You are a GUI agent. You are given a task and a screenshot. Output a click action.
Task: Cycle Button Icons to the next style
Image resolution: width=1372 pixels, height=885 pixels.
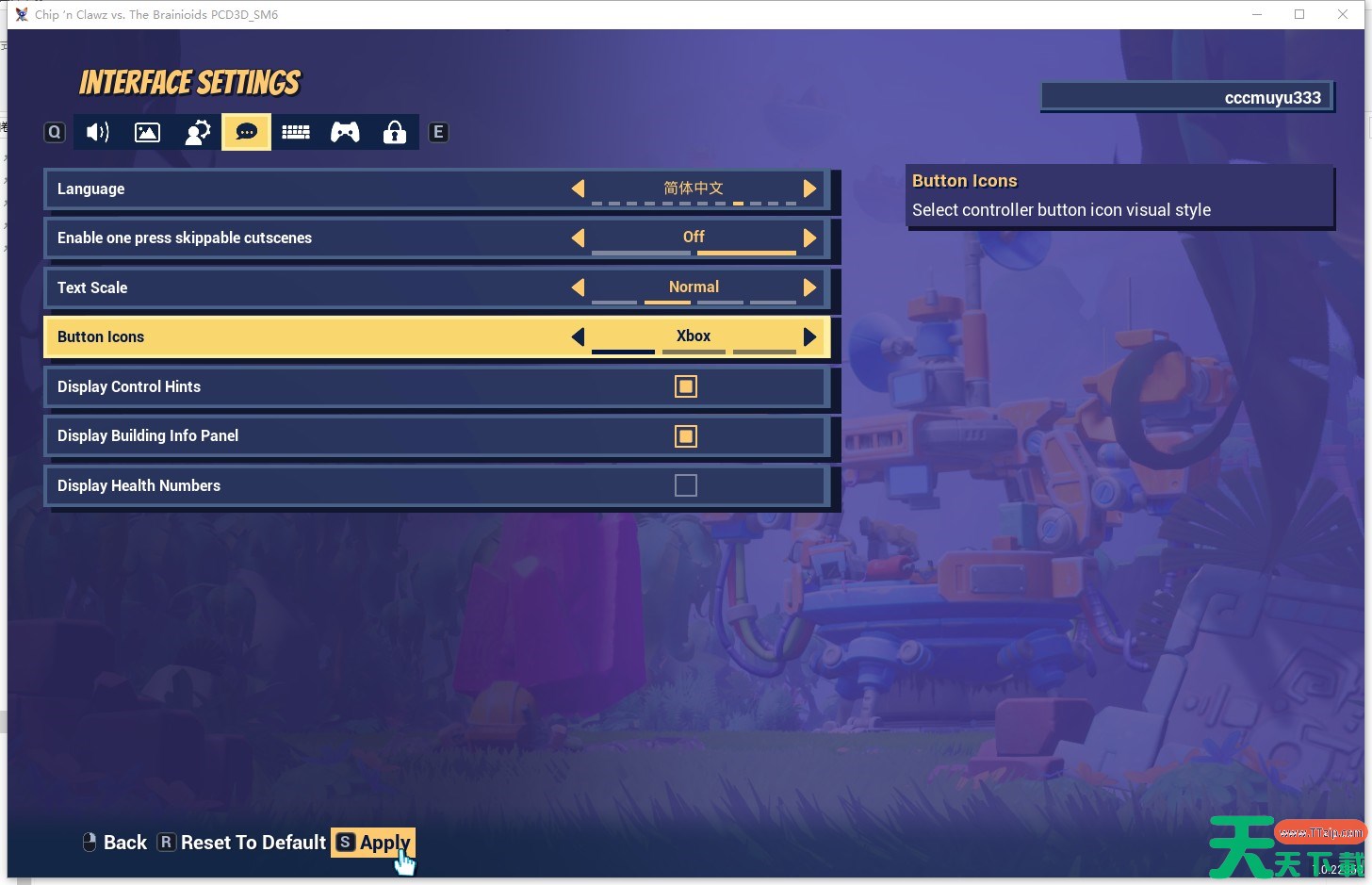click(809, 336)
